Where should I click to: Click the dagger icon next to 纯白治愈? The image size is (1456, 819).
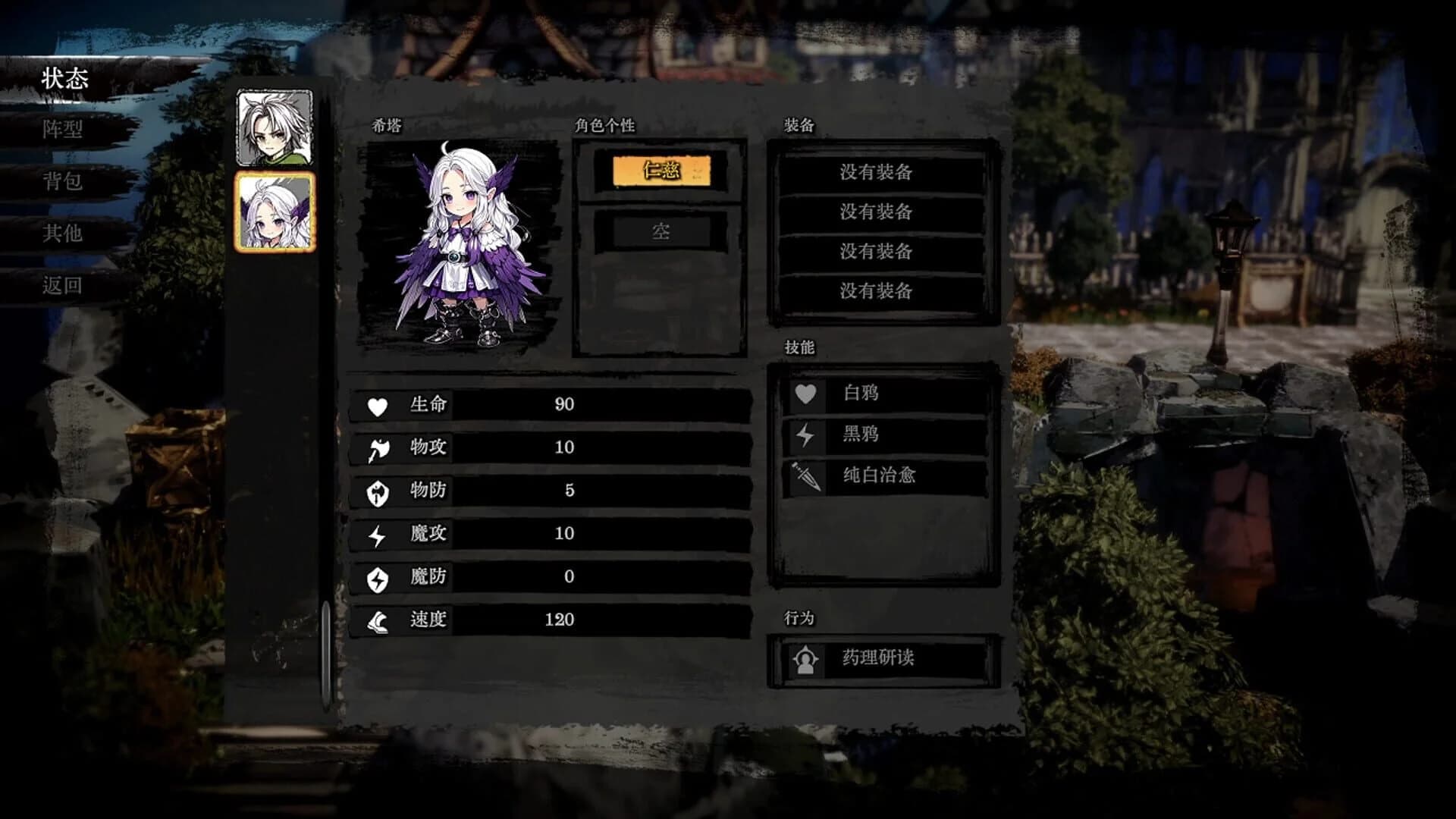pos(808,476)
